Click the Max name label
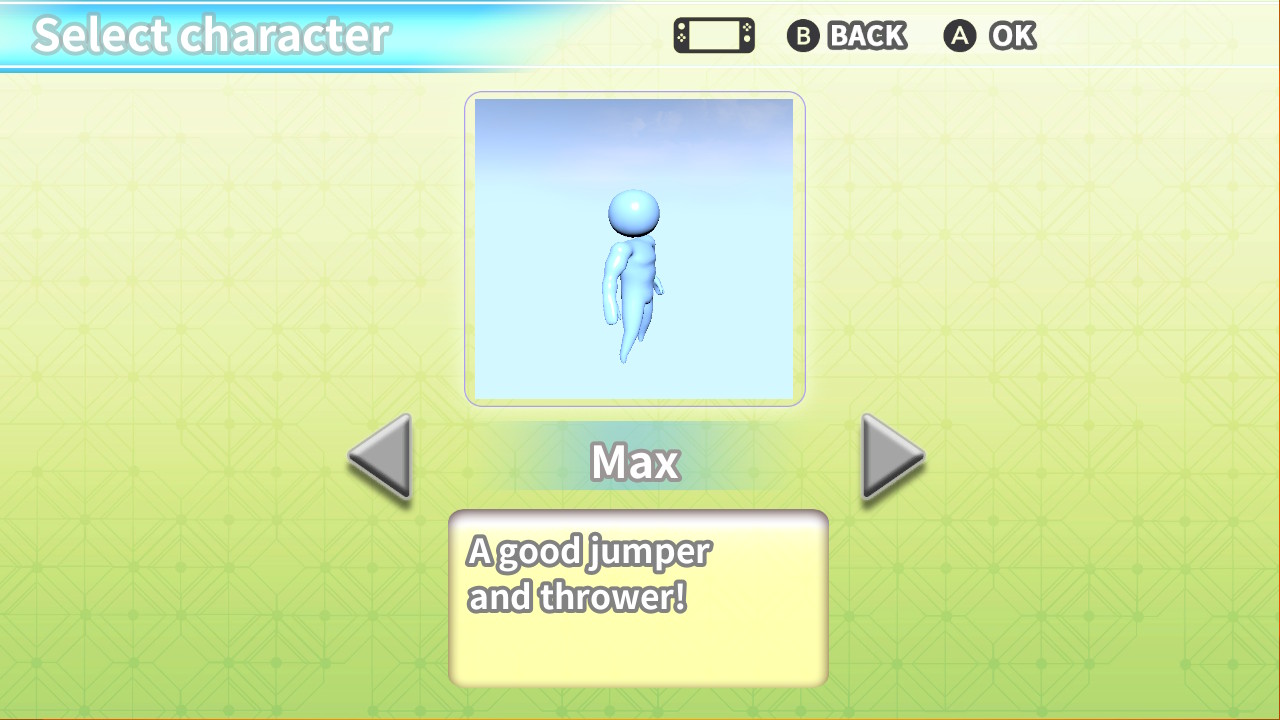 pyautogui.click(x=634, y=461)
